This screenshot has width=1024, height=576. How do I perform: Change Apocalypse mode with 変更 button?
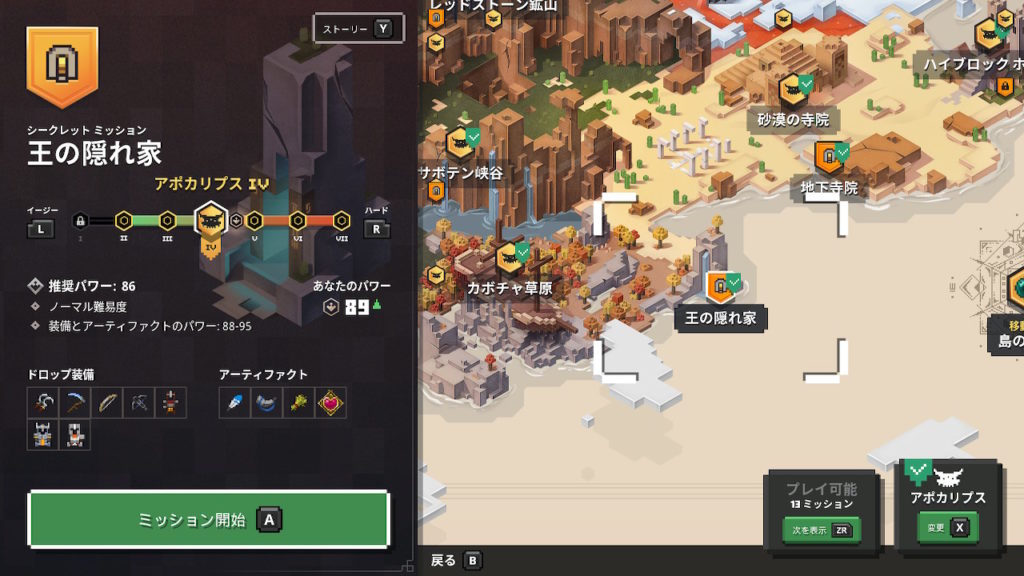[x=946, y=527]
